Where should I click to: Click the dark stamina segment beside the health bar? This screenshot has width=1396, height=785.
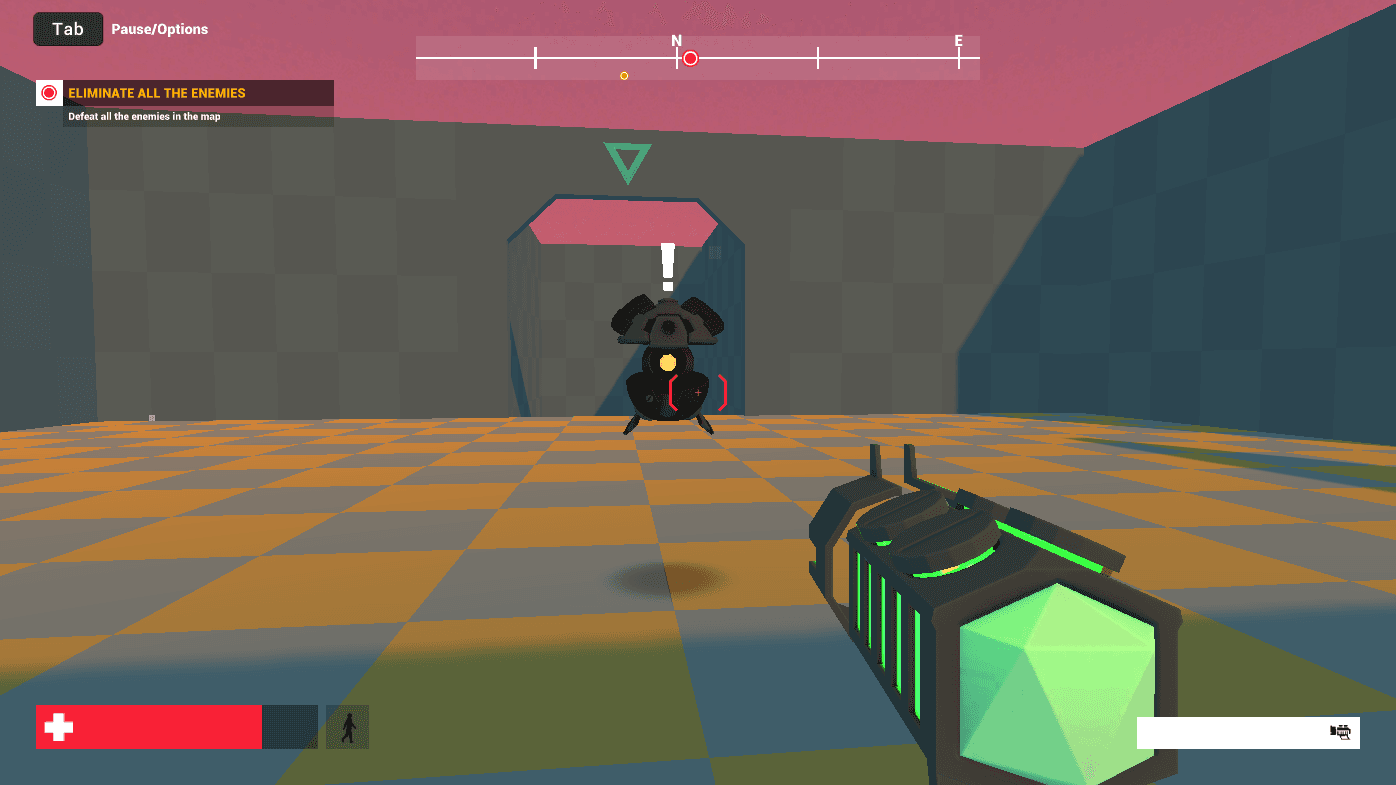[x=290, y=727]
